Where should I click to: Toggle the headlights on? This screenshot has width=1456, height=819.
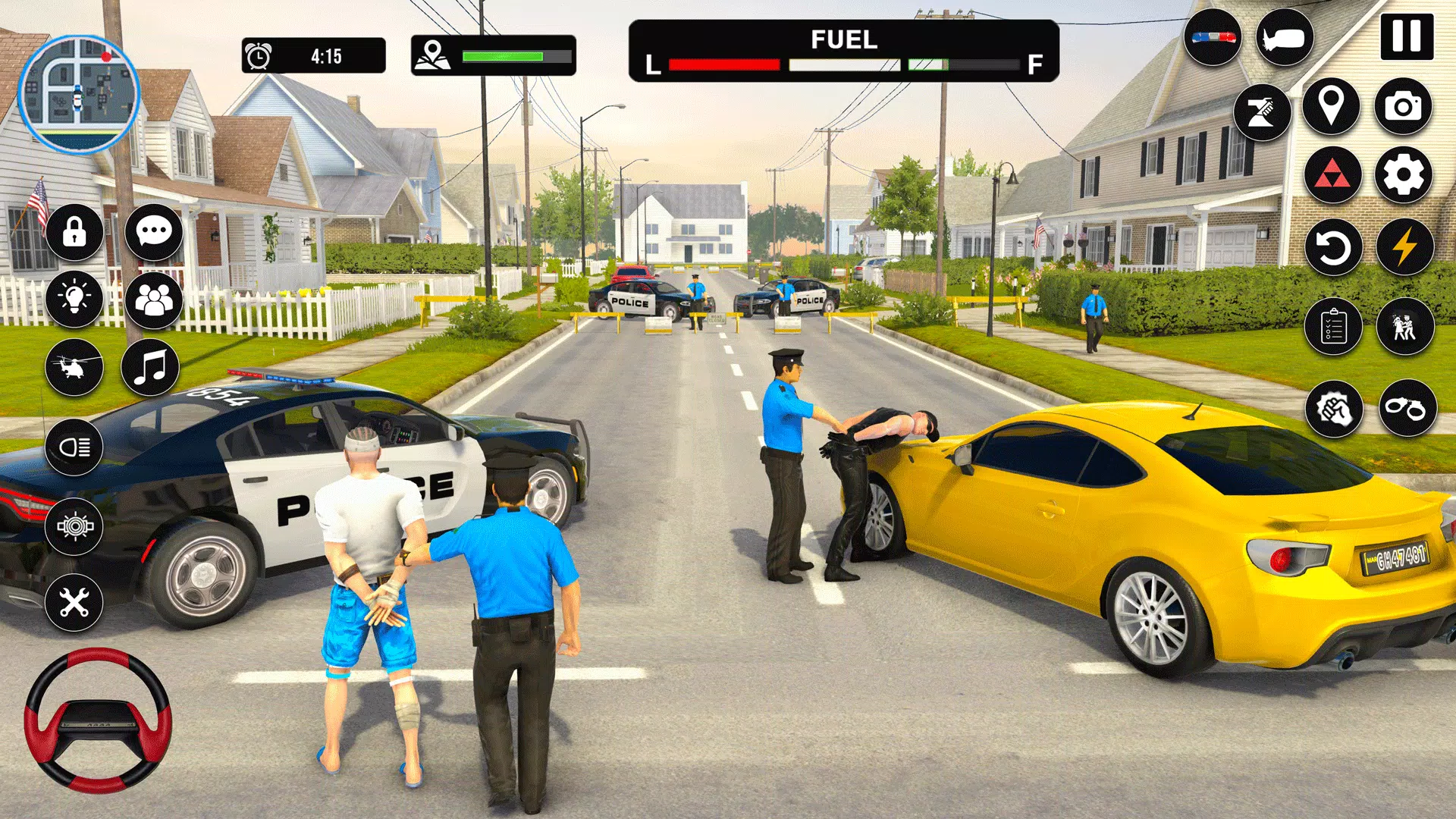(74, 445)
